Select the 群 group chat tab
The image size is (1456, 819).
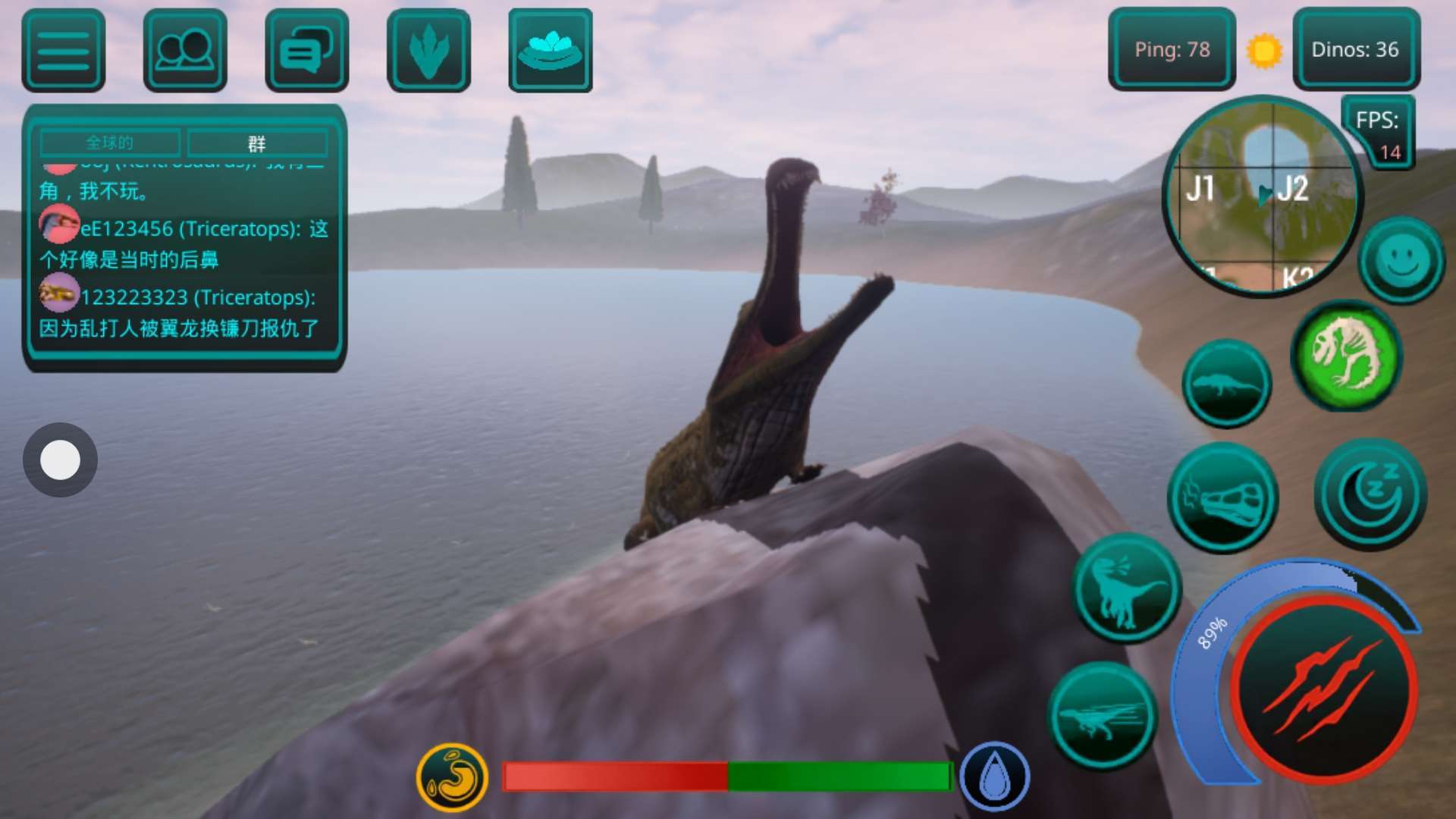[x=257, y=143]
